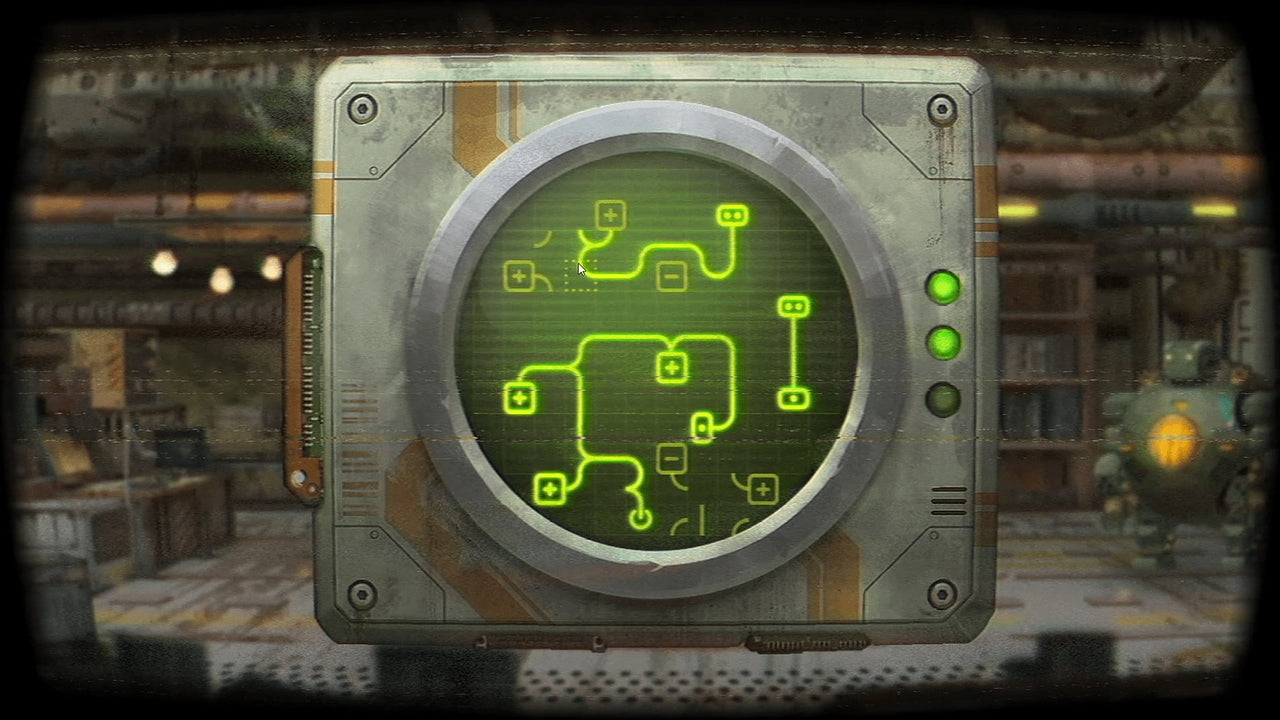Click the double-dot terminal at the top right
The image size is (1280, 720).
point(732,214)
